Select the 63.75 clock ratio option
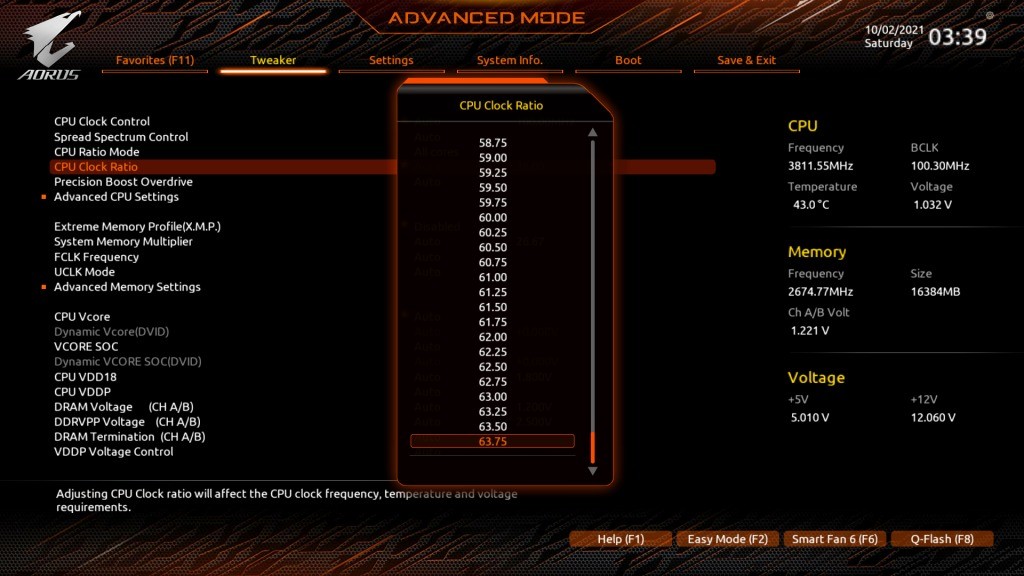Viewport: 1024px width, 576px height. [x=493, y=442]
